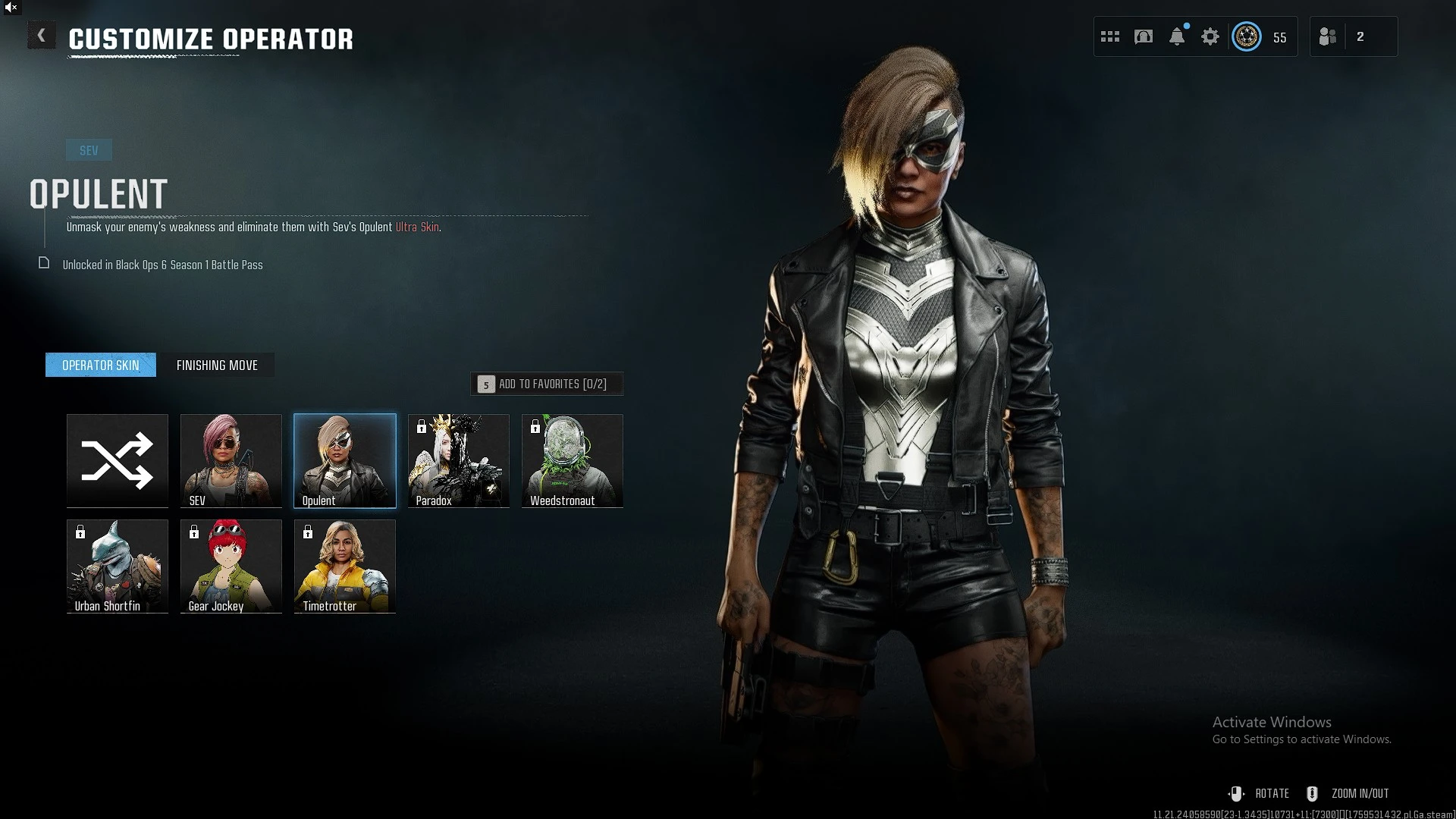Go back using the arrow button

pyautogui.click(x=42, y=36)
